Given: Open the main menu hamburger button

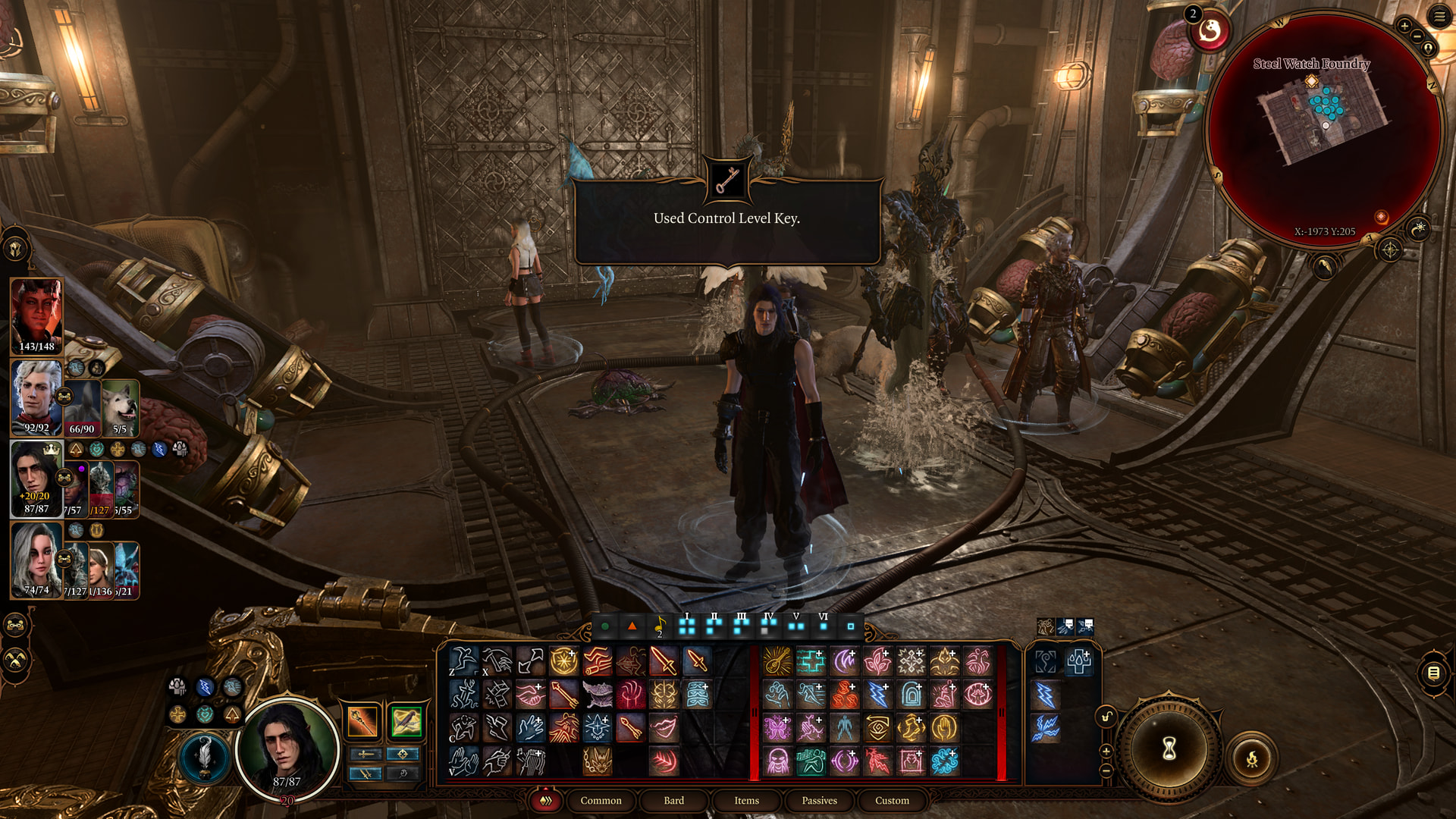Looking at the screenshot, I should pyautogui.click(x=1439, y=17).
